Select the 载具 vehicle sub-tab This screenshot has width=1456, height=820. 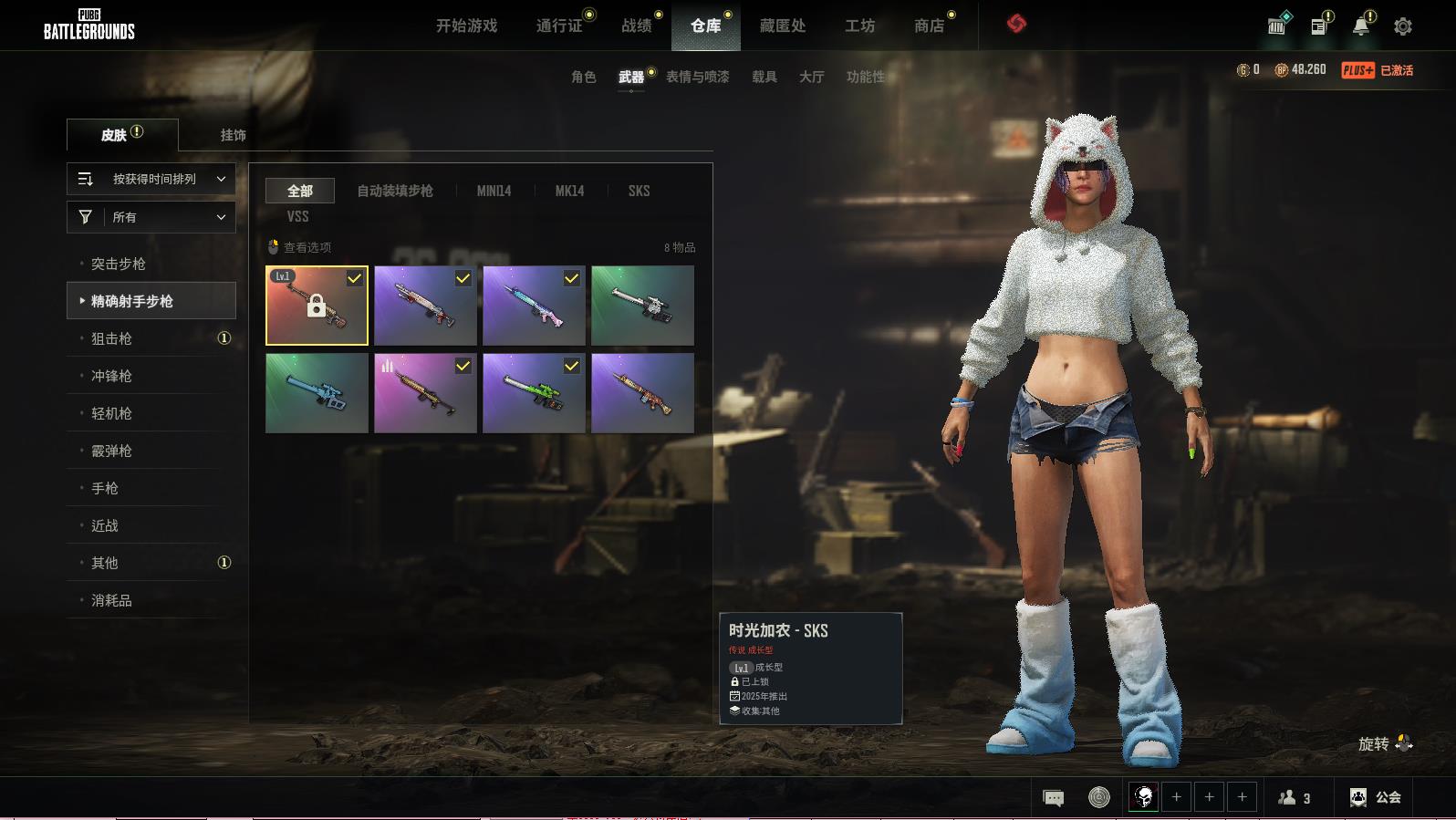764,77
